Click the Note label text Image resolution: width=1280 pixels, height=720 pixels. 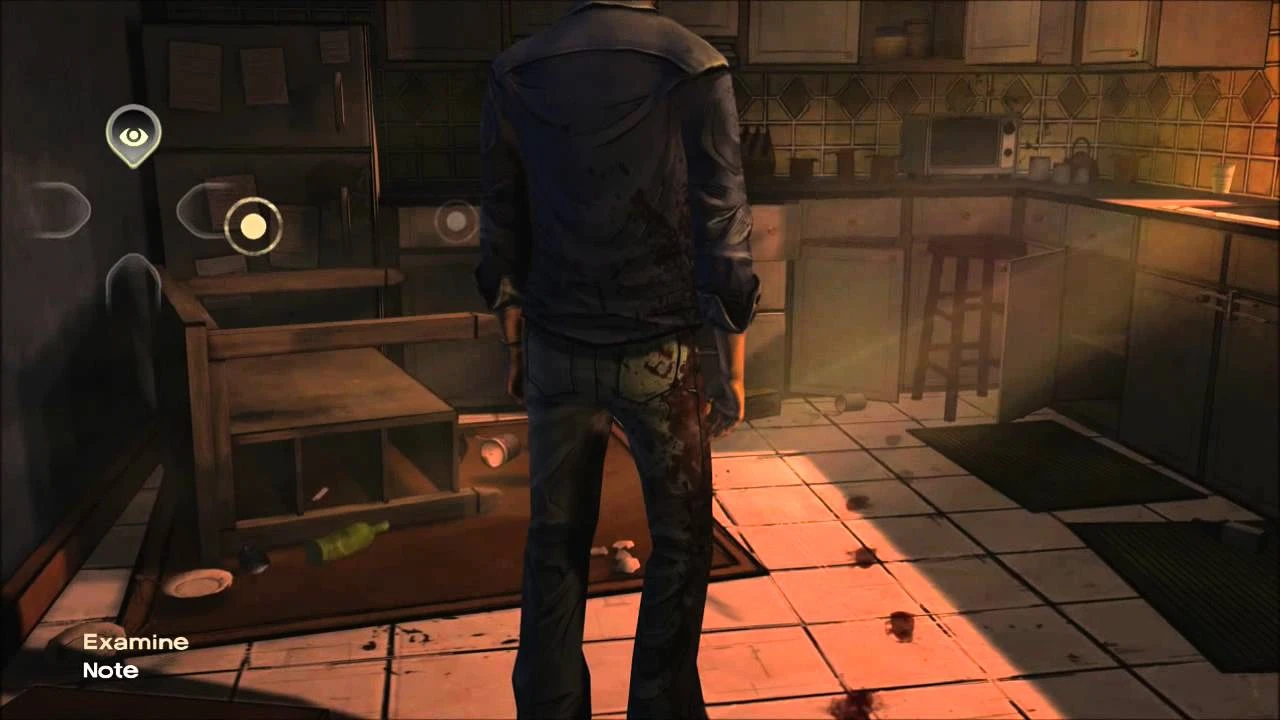(x=110, y=671)
